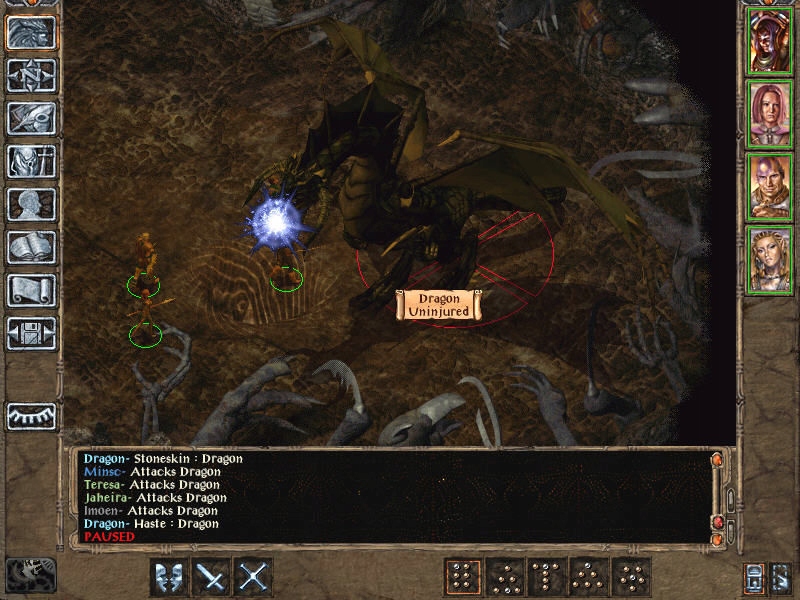Click the top gem button on the dialogue log
800x600 pixels.
tap(716, 459)
